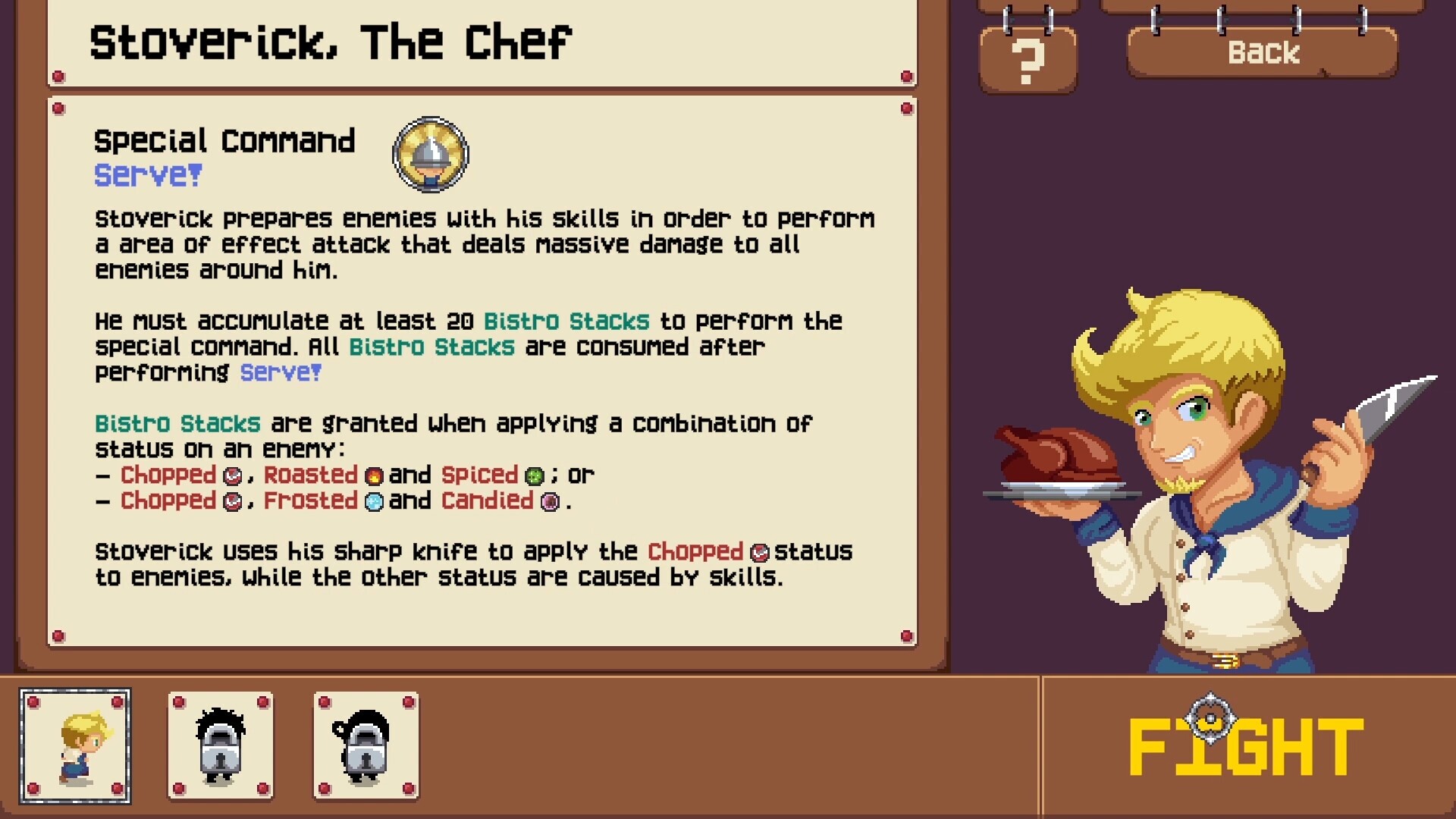Click the Chopped icon in the last paragraph
The image size is (1456, 819).
coord(758,553)
